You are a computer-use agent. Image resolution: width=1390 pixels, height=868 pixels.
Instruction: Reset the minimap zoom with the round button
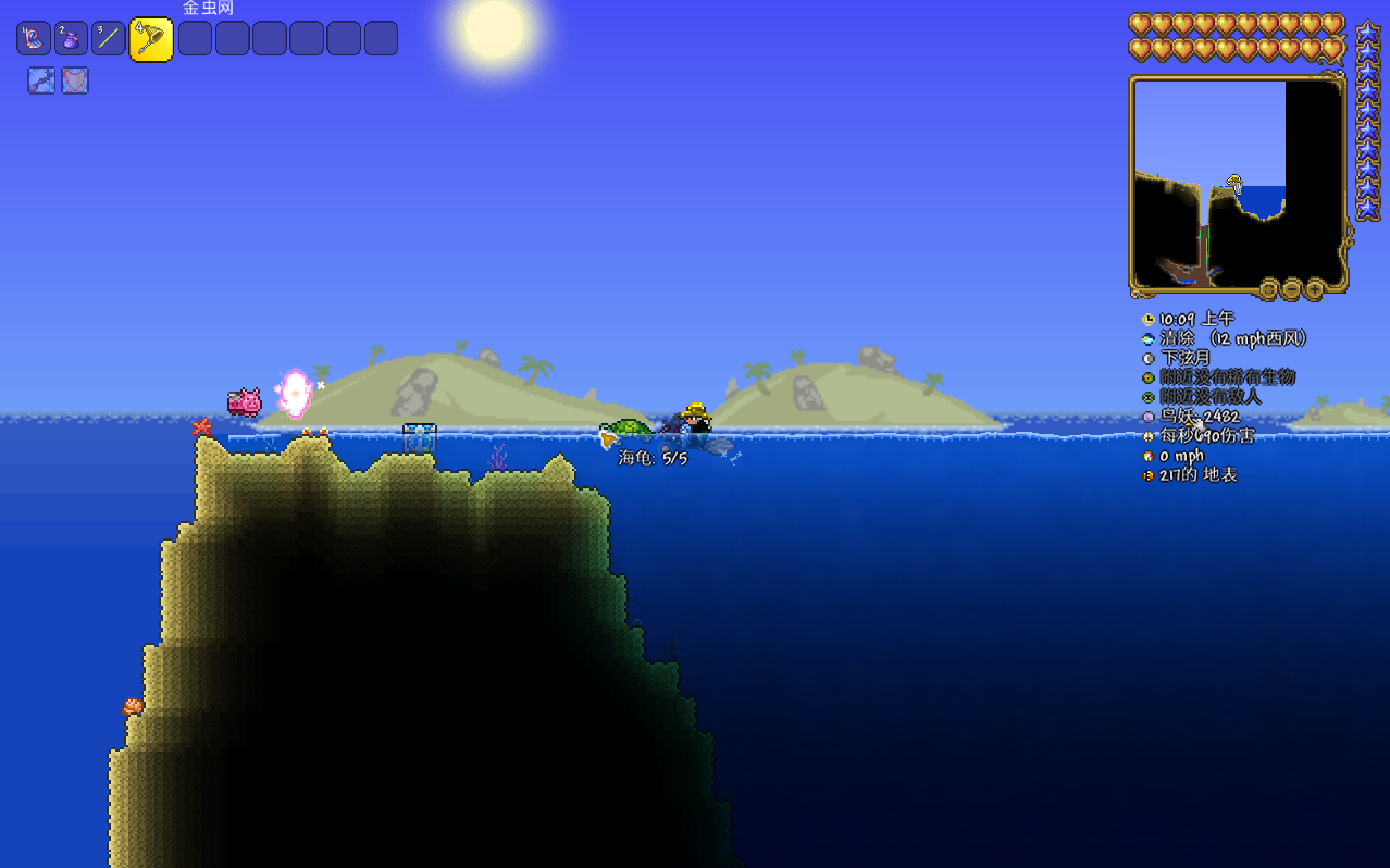(1268, 289)
